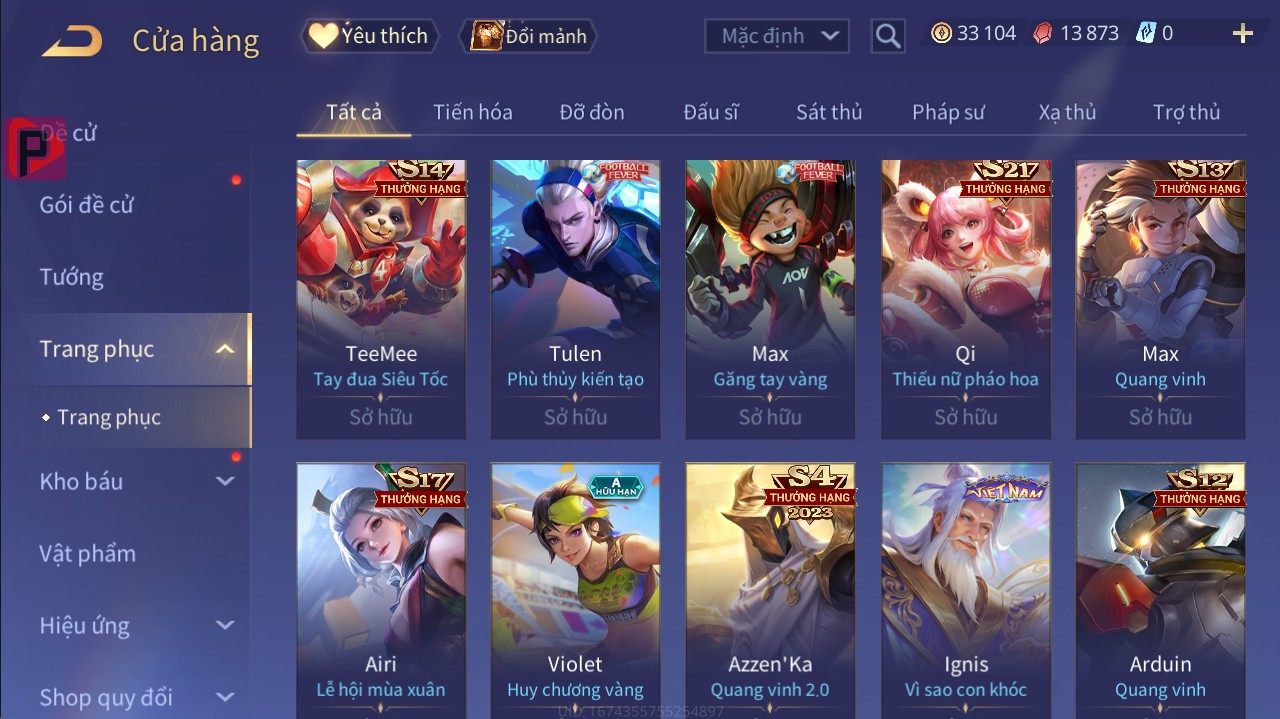1280x719 pixels.
Task: Open the Yêu thích favorites list
Action: 368,36
